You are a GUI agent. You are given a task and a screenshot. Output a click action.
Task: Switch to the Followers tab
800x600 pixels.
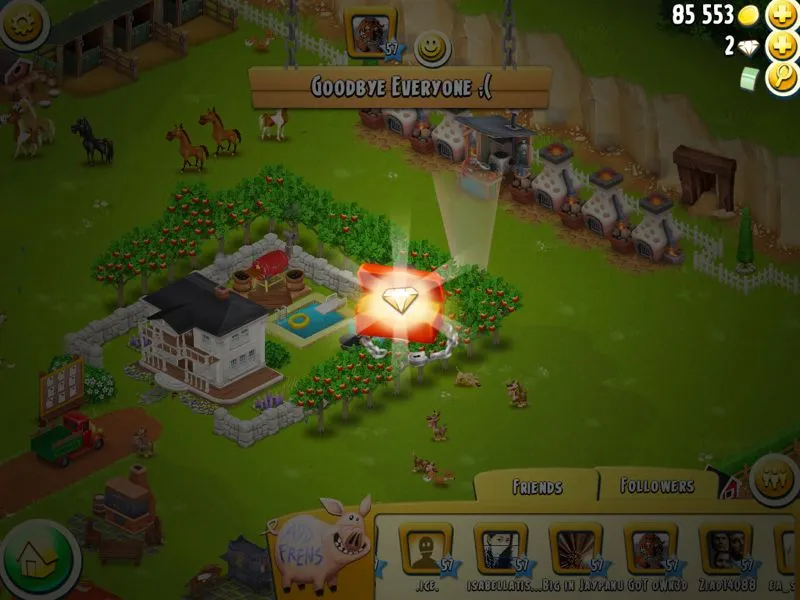pos(657,486)
